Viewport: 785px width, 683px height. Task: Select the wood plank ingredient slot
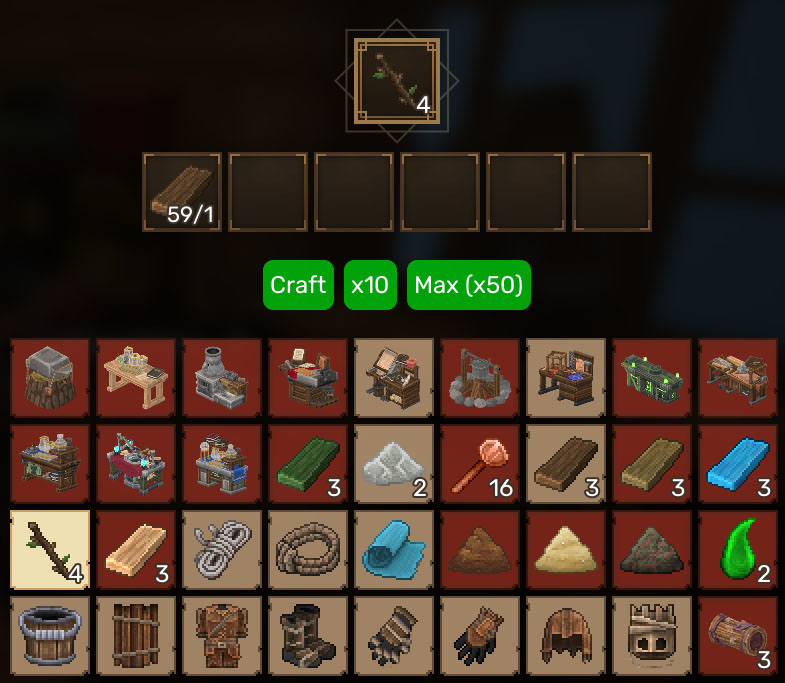[x=181, y=192]
